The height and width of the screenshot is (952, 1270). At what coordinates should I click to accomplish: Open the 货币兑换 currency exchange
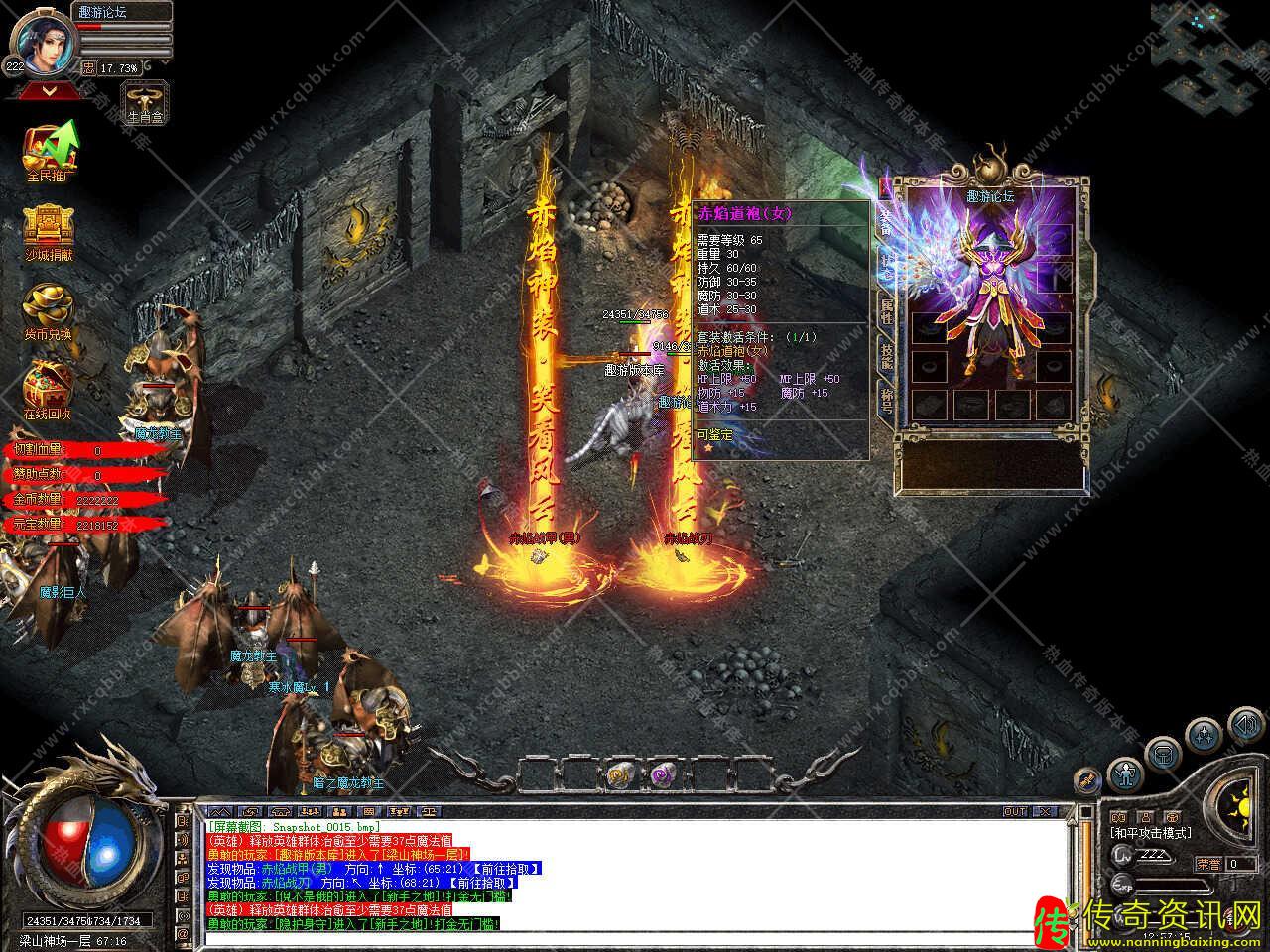point(48,309)
